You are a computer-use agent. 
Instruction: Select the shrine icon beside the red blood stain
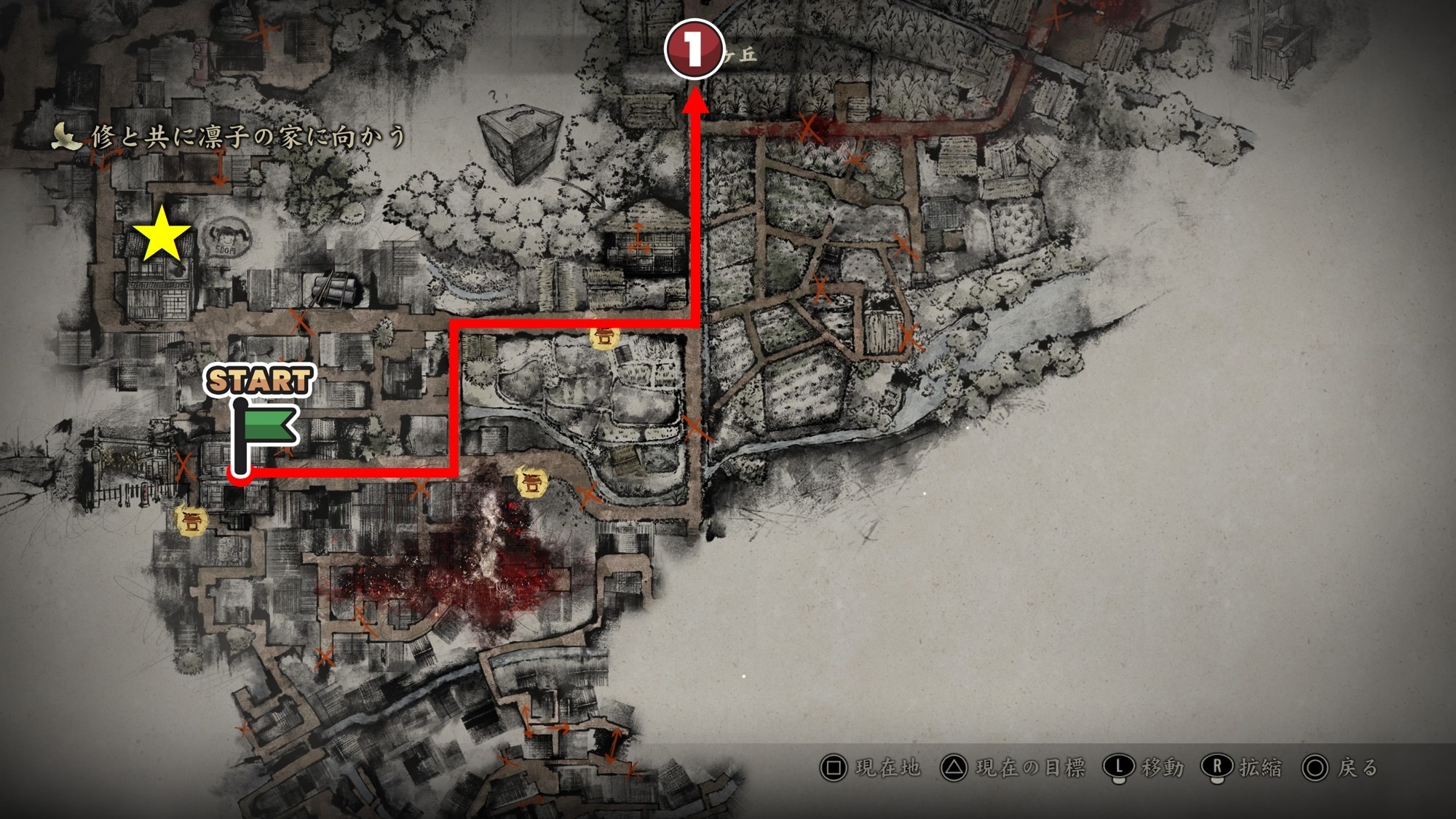[x=531, y=483]
